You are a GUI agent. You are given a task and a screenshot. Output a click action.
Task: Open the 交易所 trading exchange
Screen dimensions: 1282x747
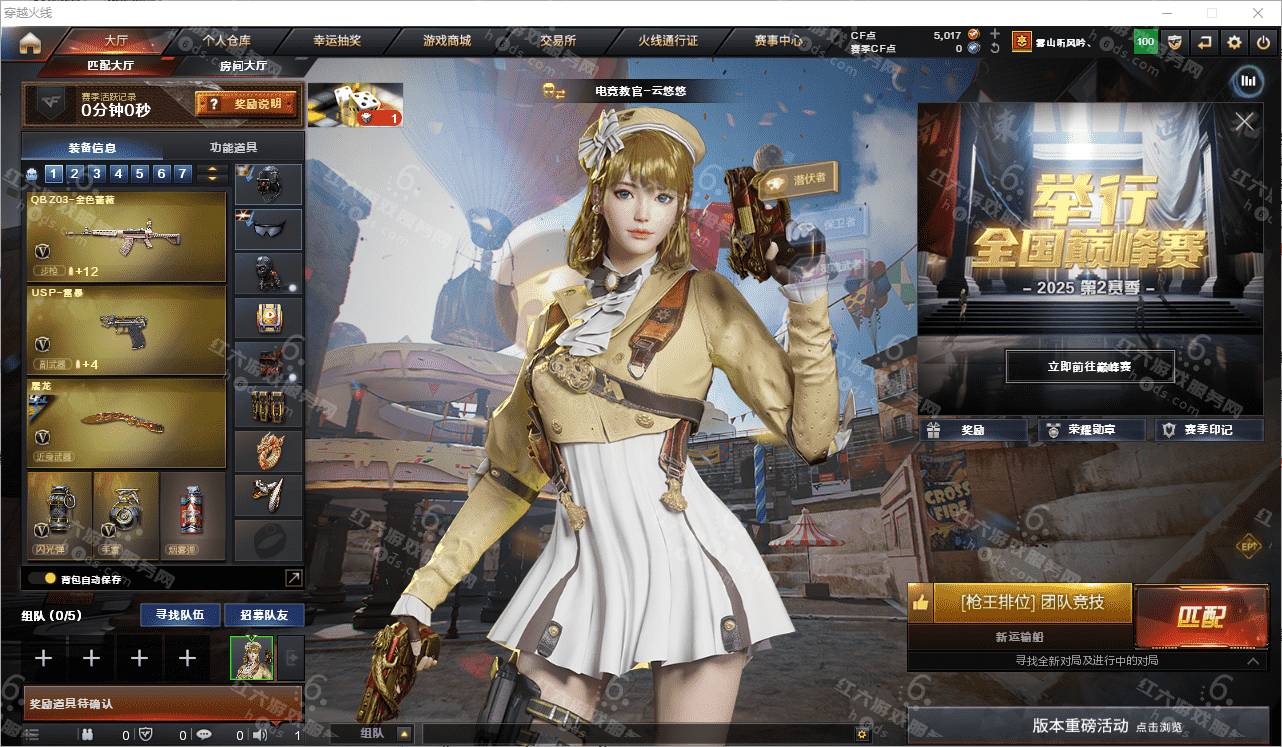pyautogui.click(x=558, y=41)
